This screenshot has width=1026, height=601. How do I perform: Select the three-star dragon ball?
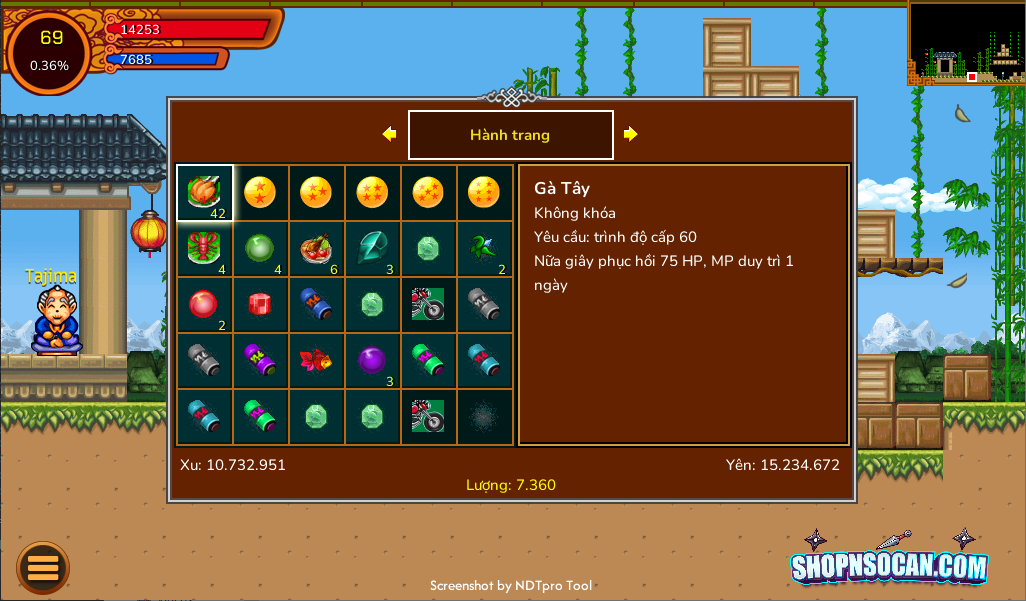click(x=316, y=193)
